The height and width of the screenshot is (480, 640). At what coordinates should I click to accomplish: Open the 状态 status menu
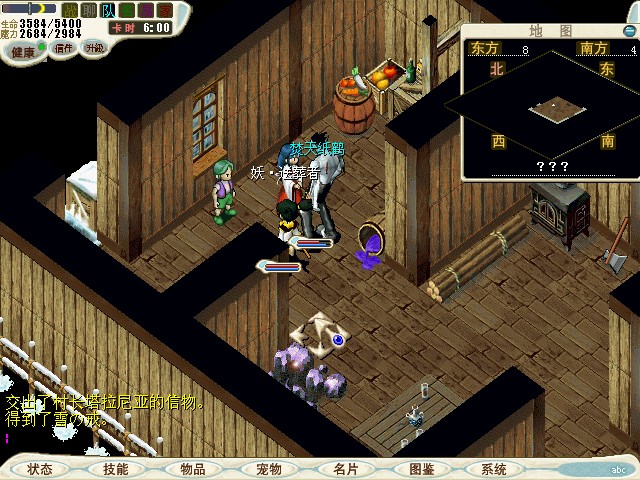[40, 468]
